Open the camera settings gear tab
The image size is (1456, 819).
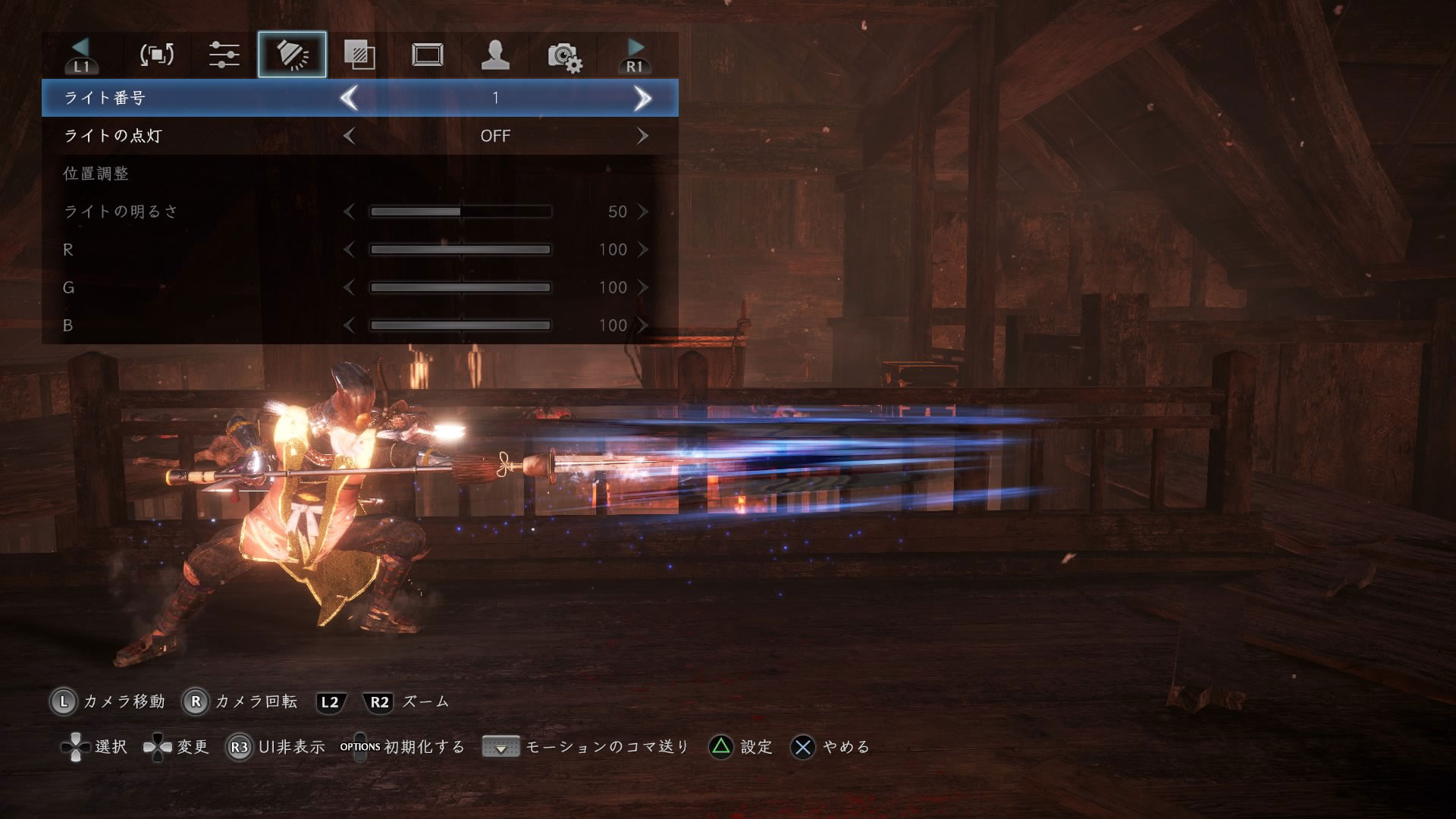564,56
